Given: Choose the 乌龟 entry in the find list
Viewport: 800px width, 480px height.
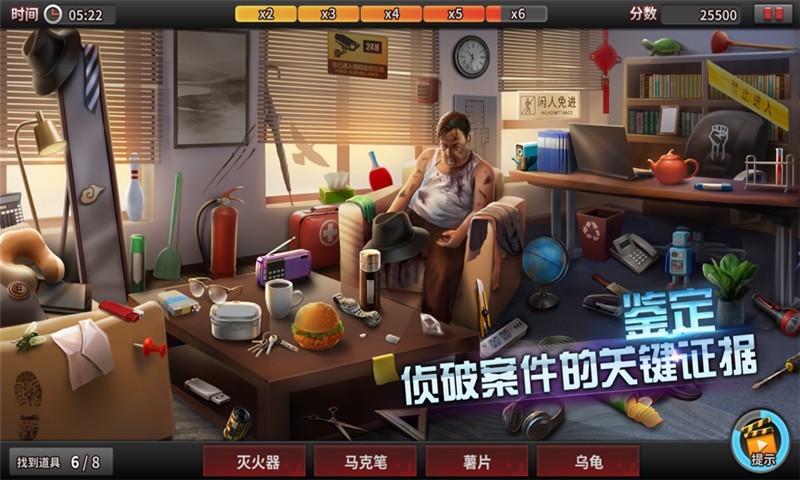Looking at the screenshot, I should click(x=588, y=462).
